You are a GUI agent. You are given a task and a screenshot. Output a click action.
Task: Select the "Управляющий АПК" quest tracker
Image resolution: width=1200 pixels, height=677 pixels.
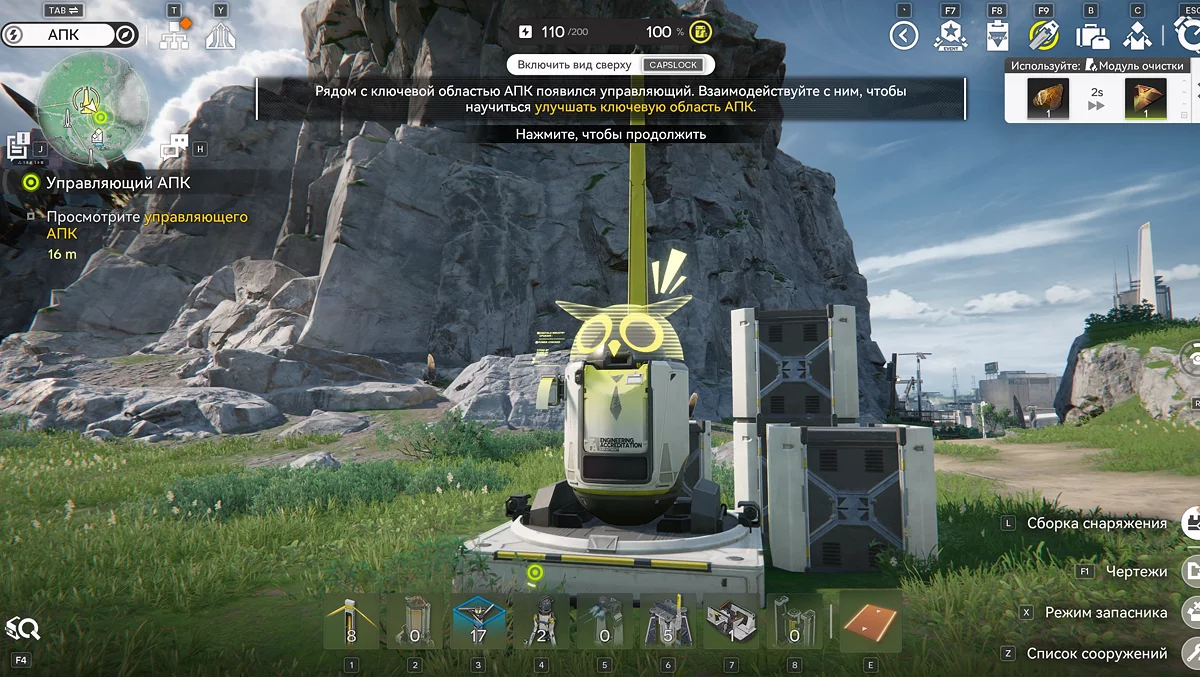(117, 183)
